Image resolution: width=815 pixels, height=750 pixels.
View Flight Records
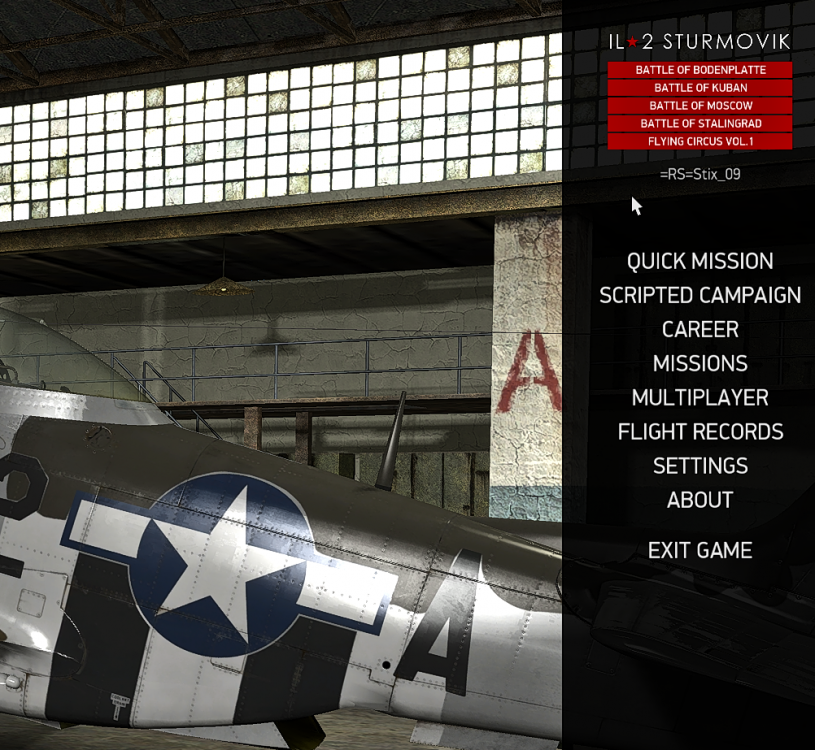tap(700, 432)
